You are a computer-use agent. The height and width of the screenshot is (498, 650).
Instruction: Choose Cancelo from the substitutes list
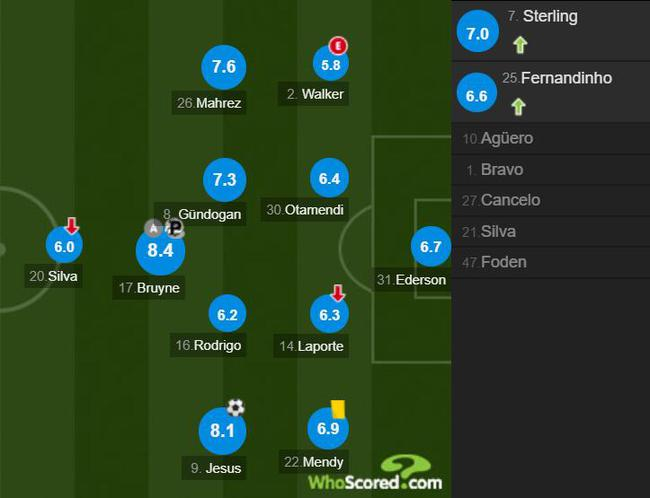point(550,200)
